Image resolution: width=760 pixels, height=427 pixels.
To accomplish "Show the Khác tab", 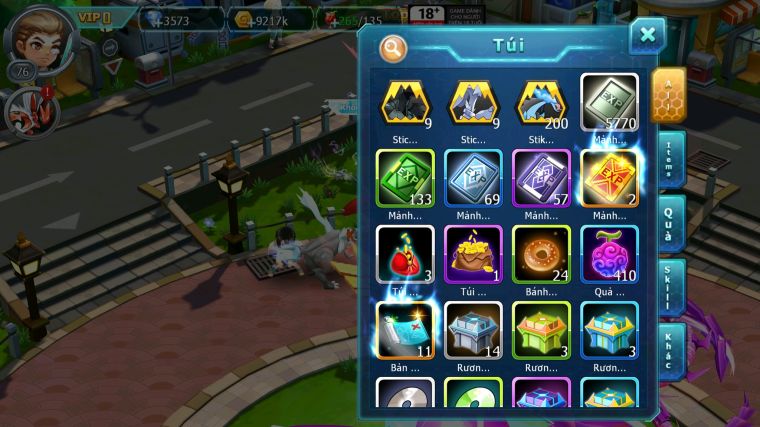I will pos(672,350).
